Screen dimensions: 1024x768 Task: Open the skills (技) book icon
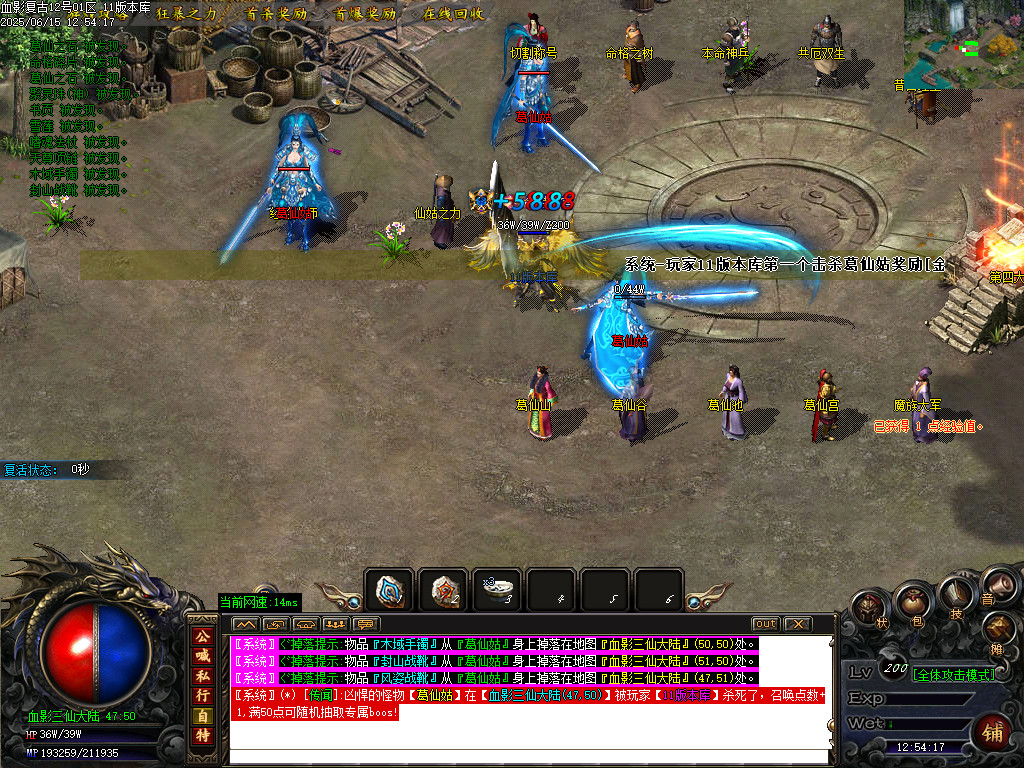click(x=955, y=594)
